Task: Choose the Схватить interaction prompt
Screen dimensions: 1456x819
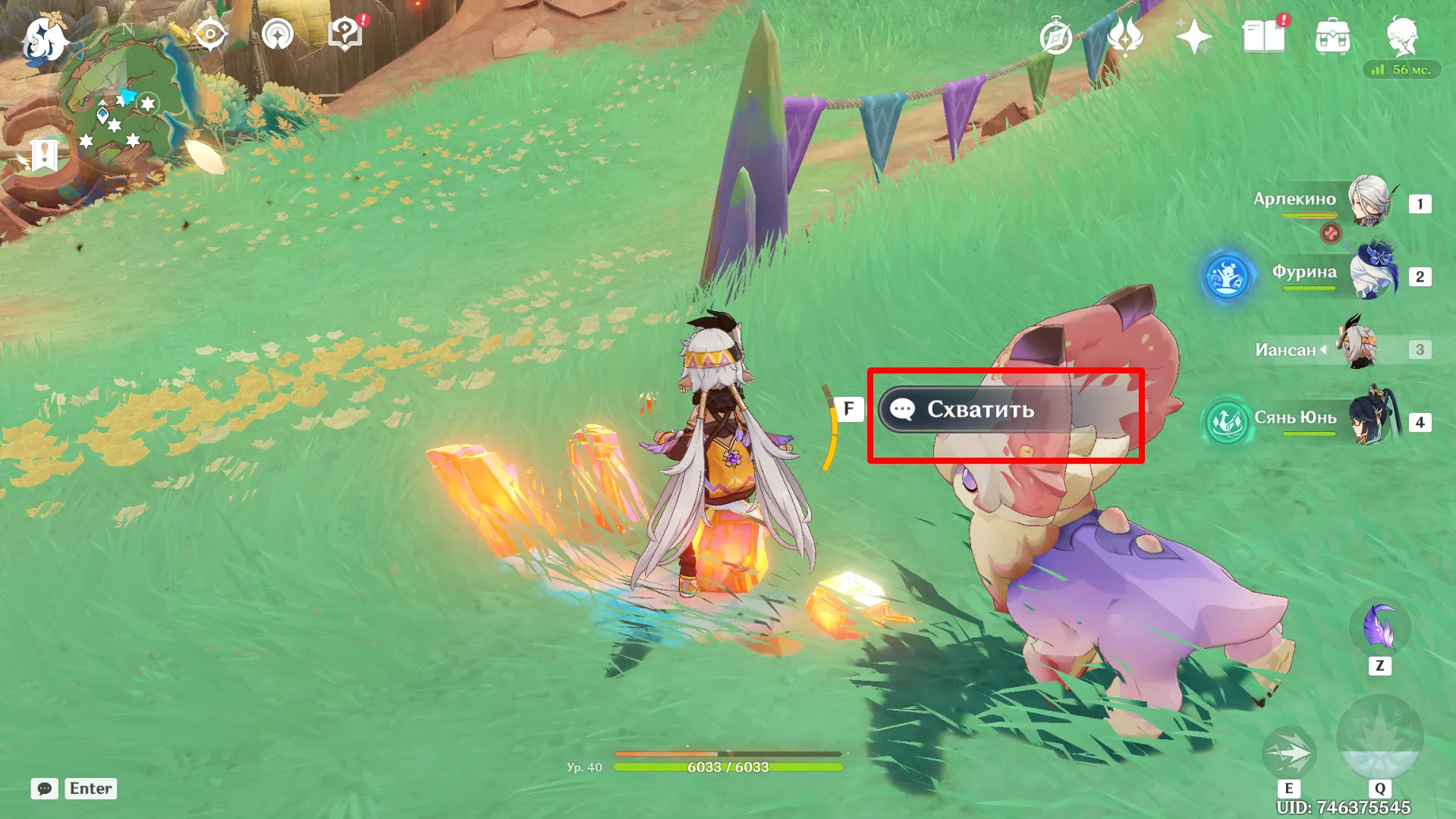Action: click(x=979, y=410)
